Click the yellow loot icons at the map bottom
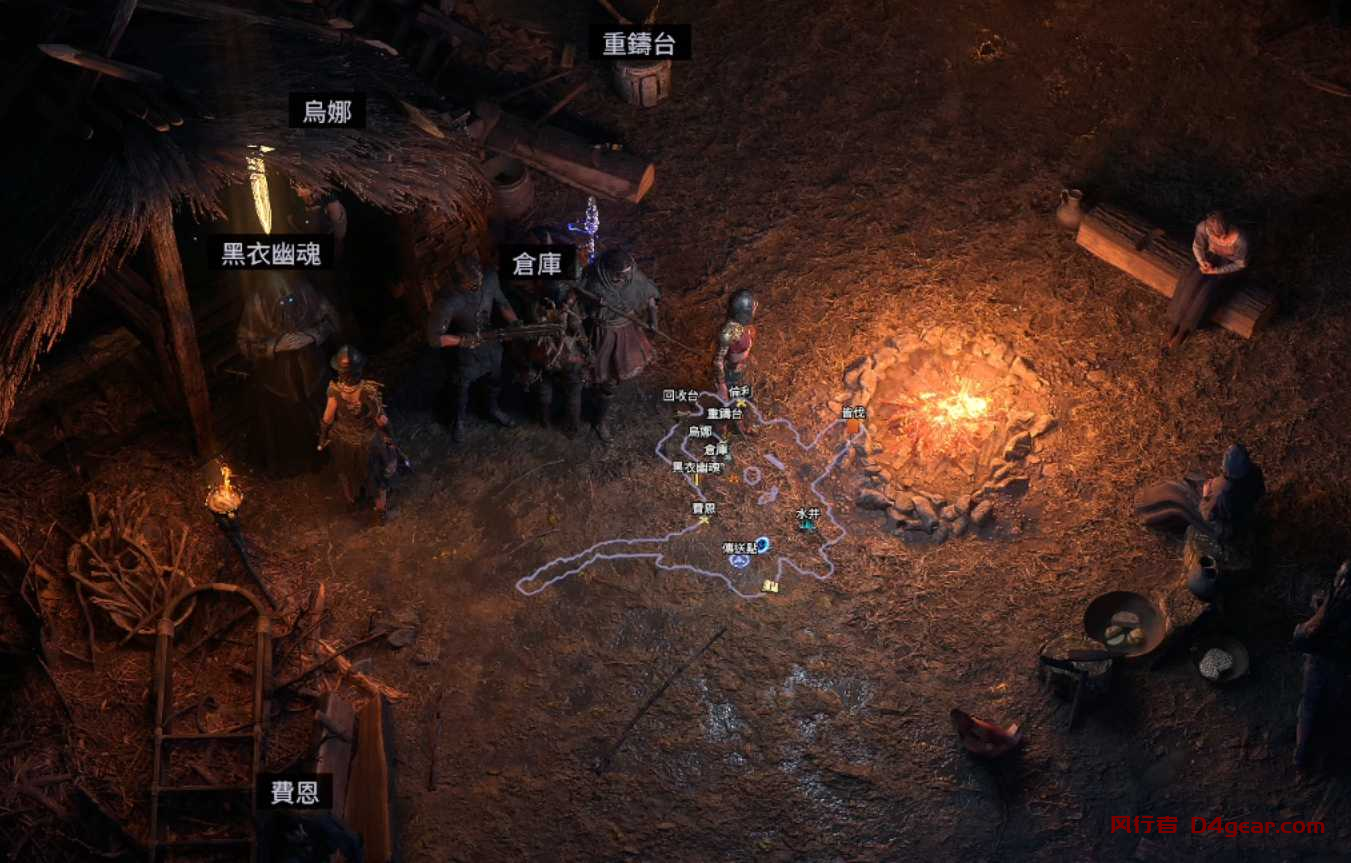 (771, 586)
